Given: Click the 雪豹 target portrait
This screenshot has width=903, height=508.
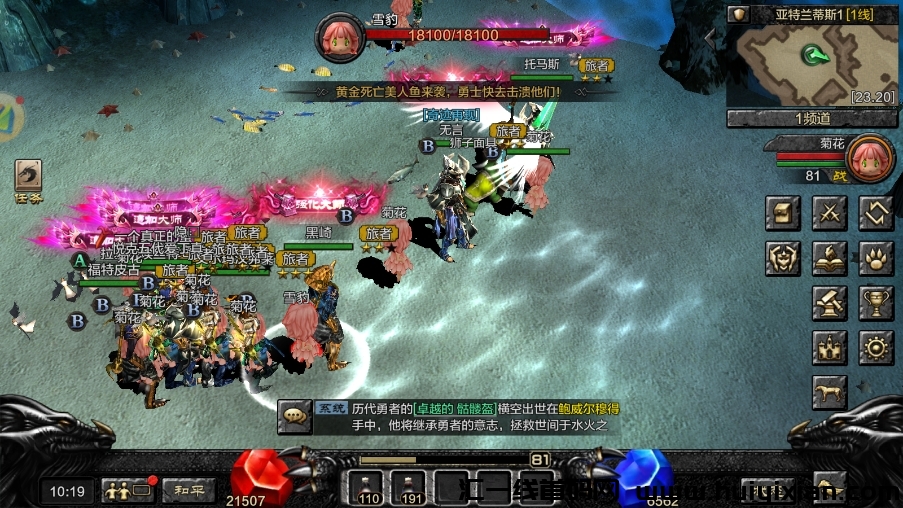Looking at the screenshot, I should click(x=340, y=38).
